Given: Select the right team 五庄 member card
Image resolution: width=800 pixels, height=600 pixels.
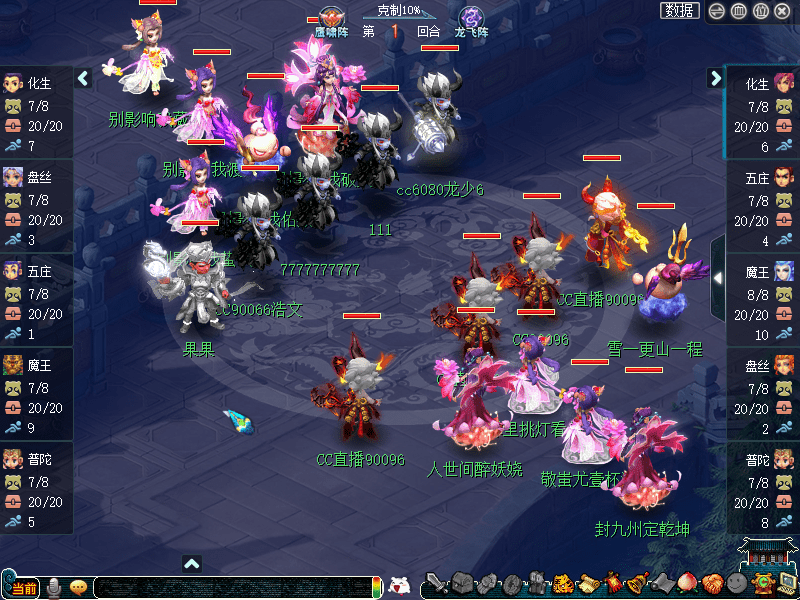Looking at the screenshot, I should (763, 207).
